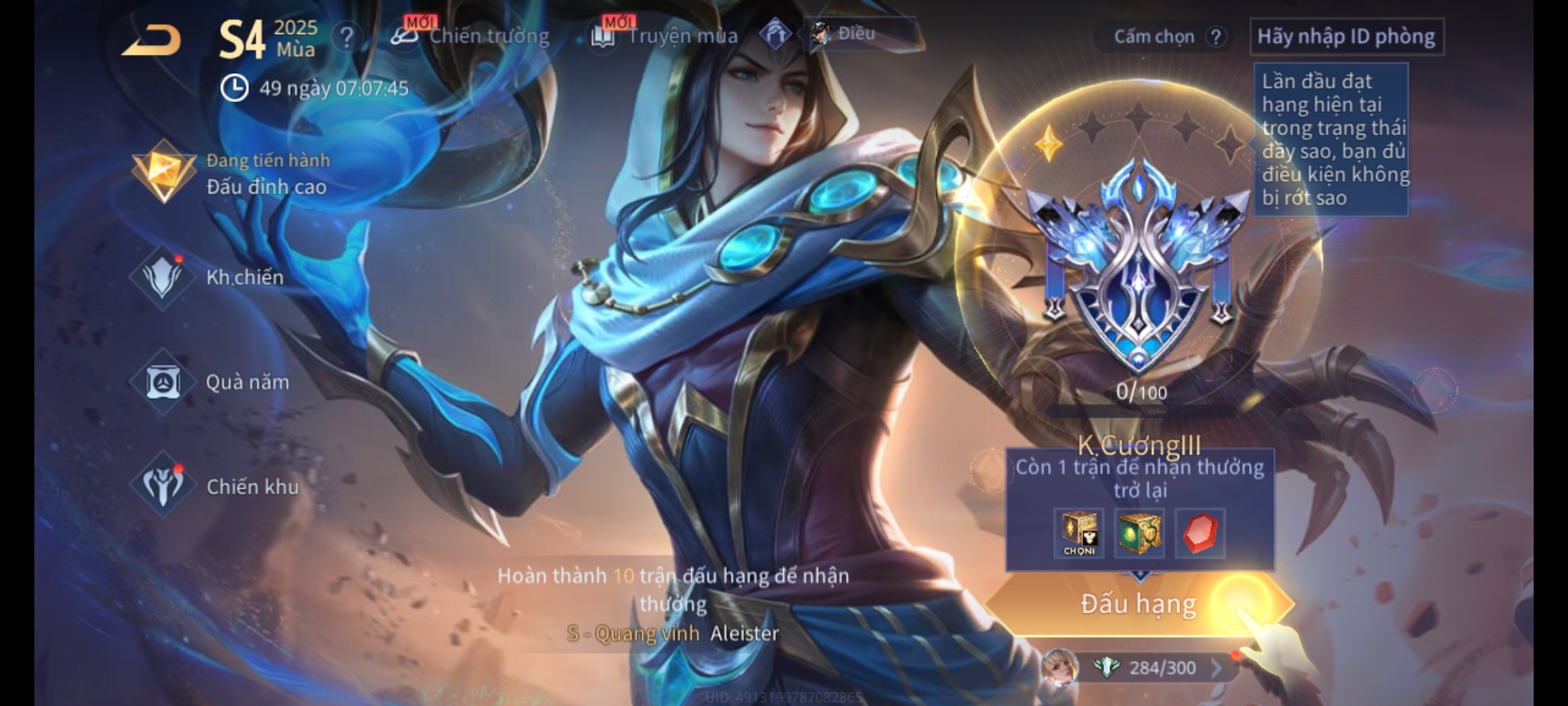Click the Hãy nhập ID phòng field
The image size is (1568, 706).
(x=1346, y=37)
